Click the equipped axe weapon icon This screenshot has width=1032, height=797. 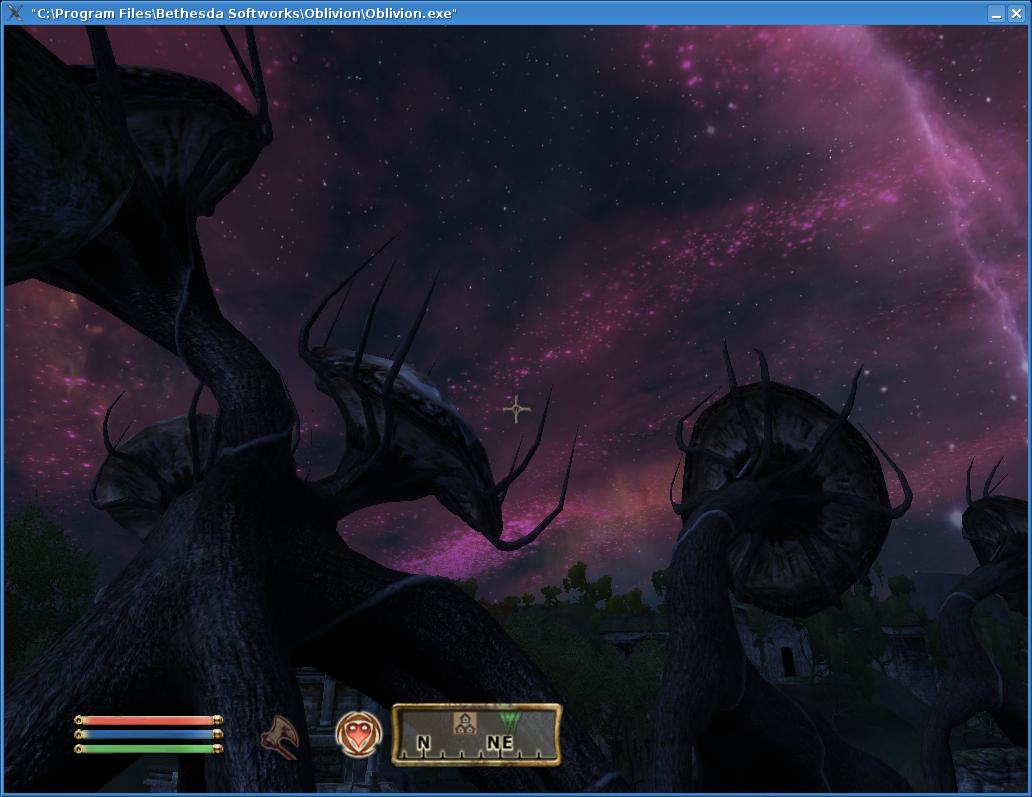click(x=280, y=737)
